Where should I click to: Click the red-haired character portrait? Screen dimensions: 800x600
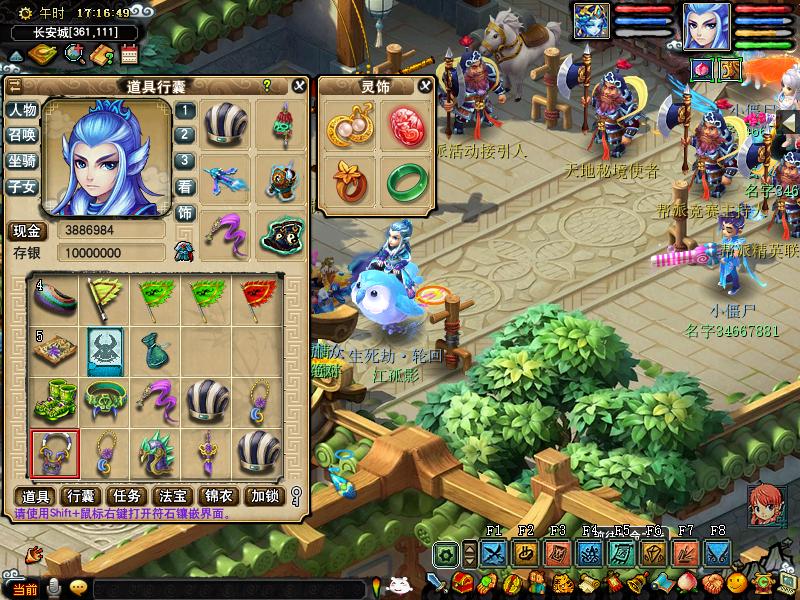tap(765, 503)
